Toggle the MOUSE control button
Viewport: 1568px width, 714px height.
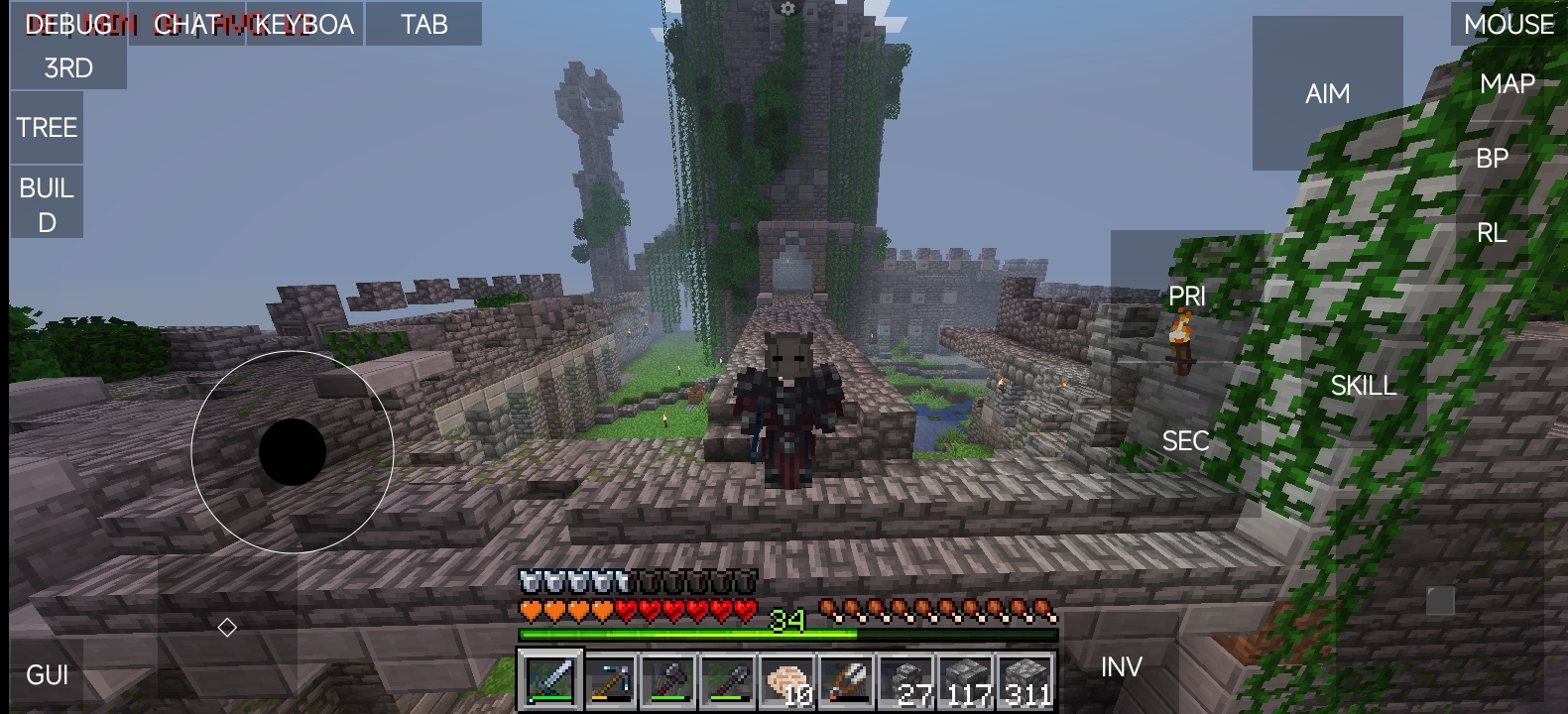pos(1508,24)
